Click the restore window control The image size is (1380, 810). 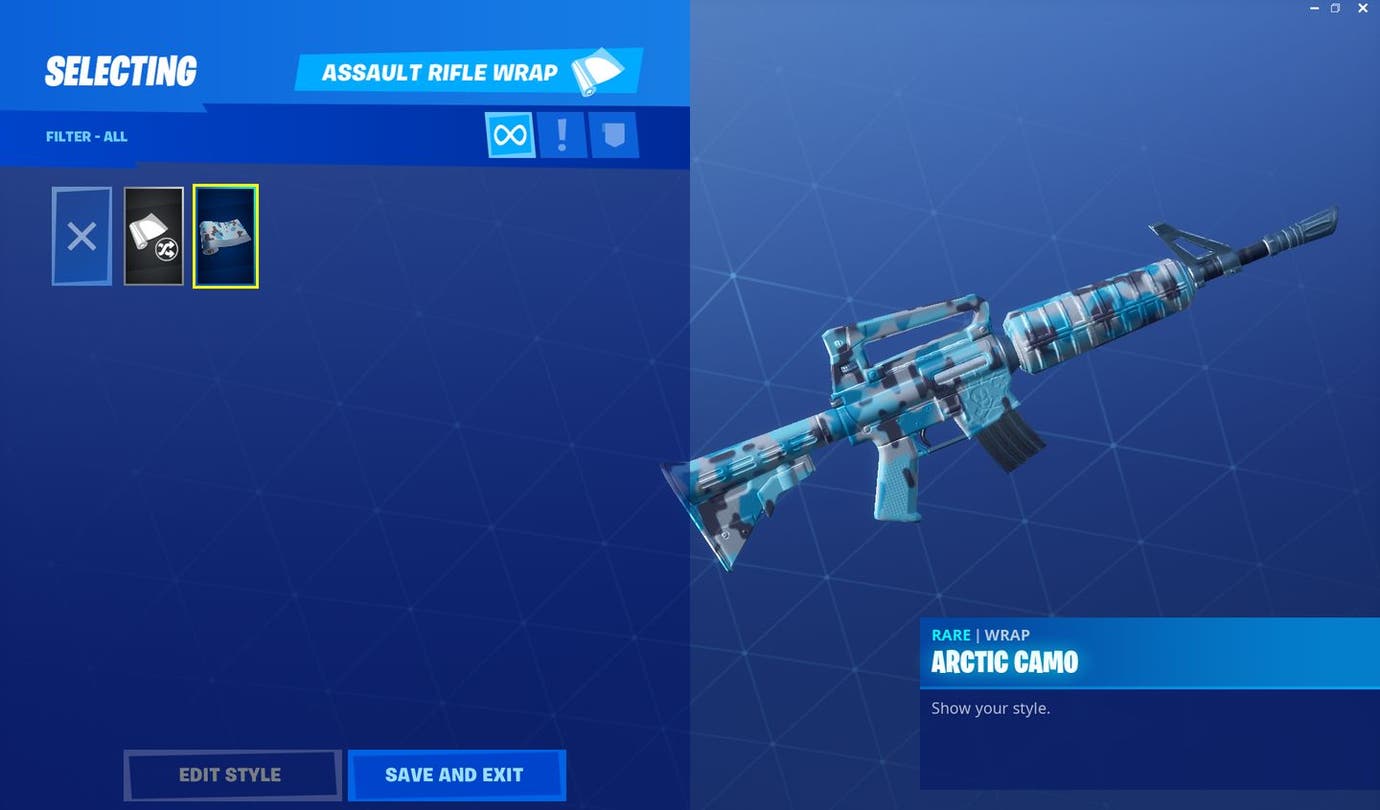coord(1336,8)
